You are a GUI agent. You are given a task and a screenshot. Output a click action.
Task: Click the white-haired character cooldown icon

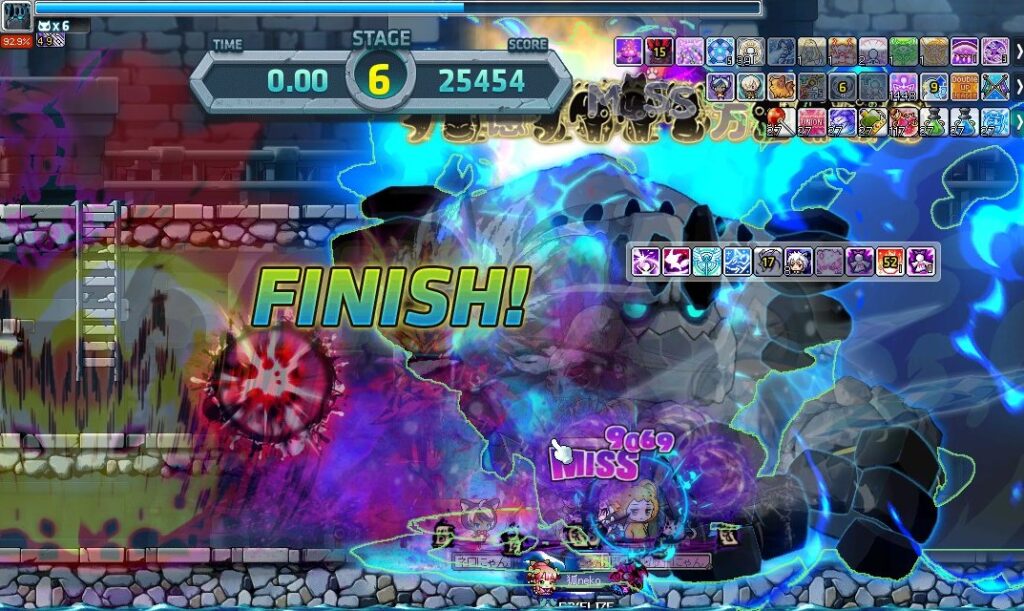coord(798,262)
